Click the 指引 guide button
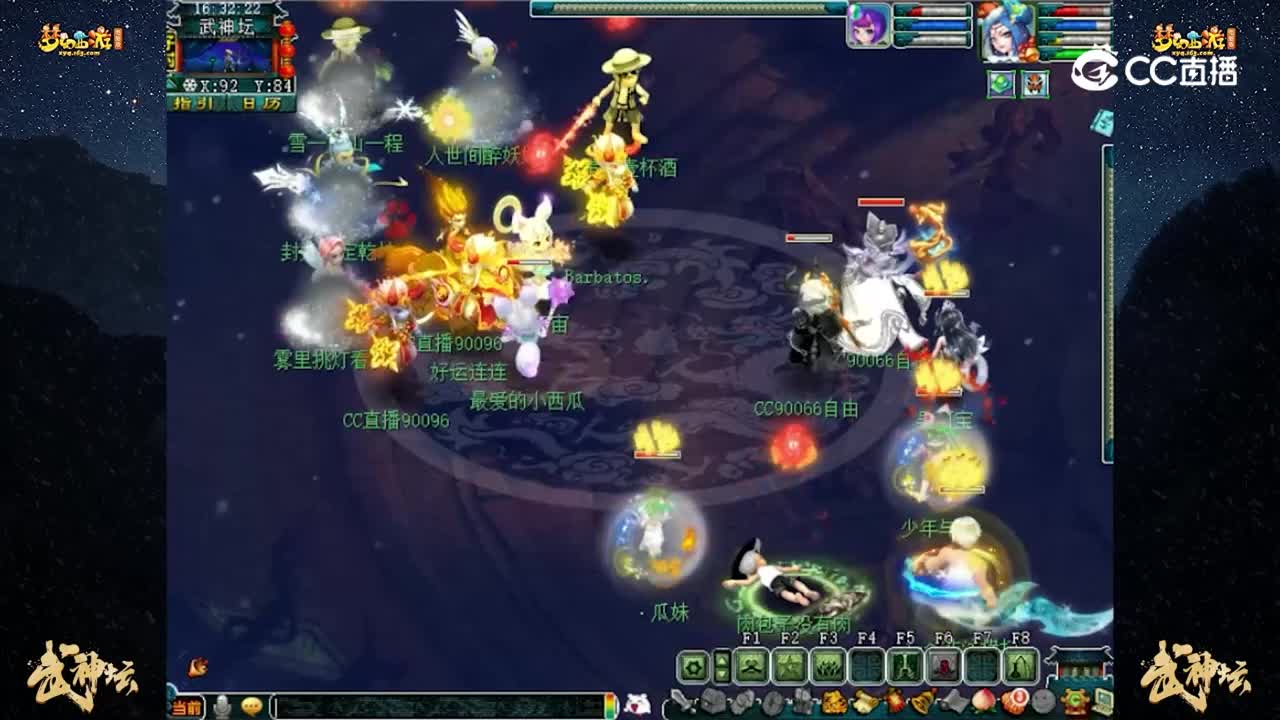This screenshot has width=1280, height=720. click(x=192, y=103)
